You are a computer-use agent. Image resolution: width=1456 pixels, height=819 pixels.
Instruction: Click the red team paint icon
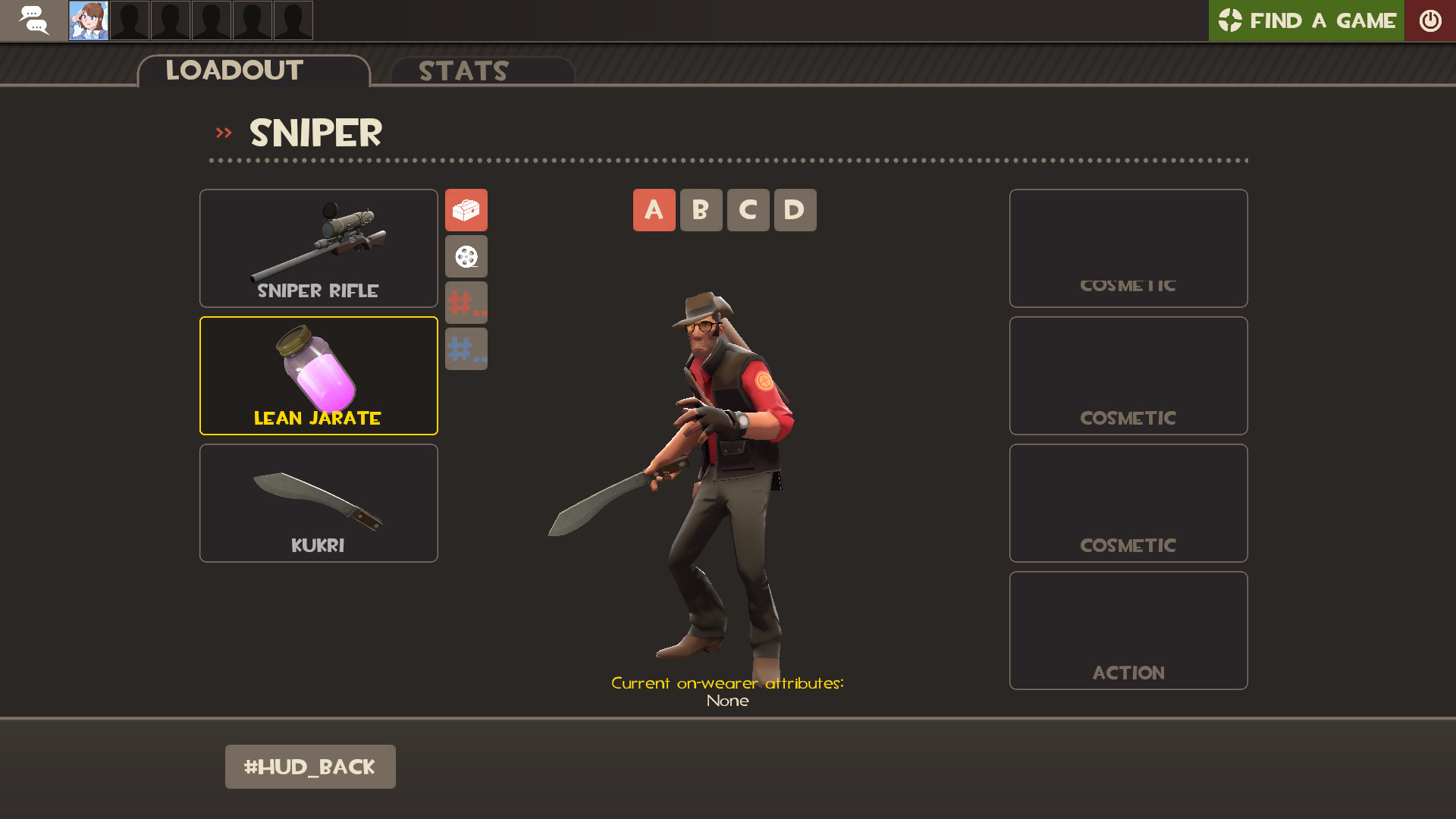tap(466, 302)
